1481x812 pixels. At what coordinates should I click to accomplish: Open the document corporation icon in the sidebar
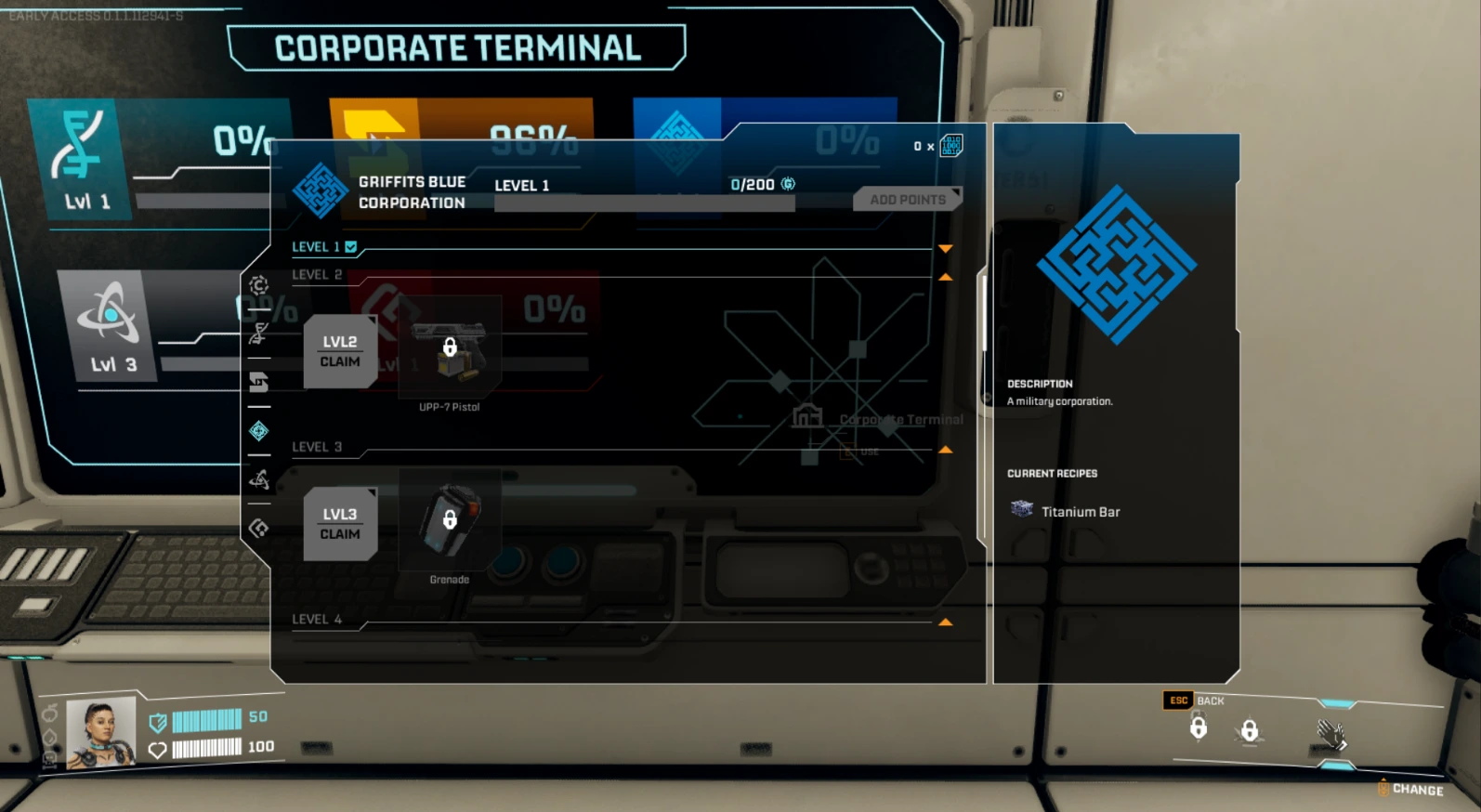[x=259, y=382]
